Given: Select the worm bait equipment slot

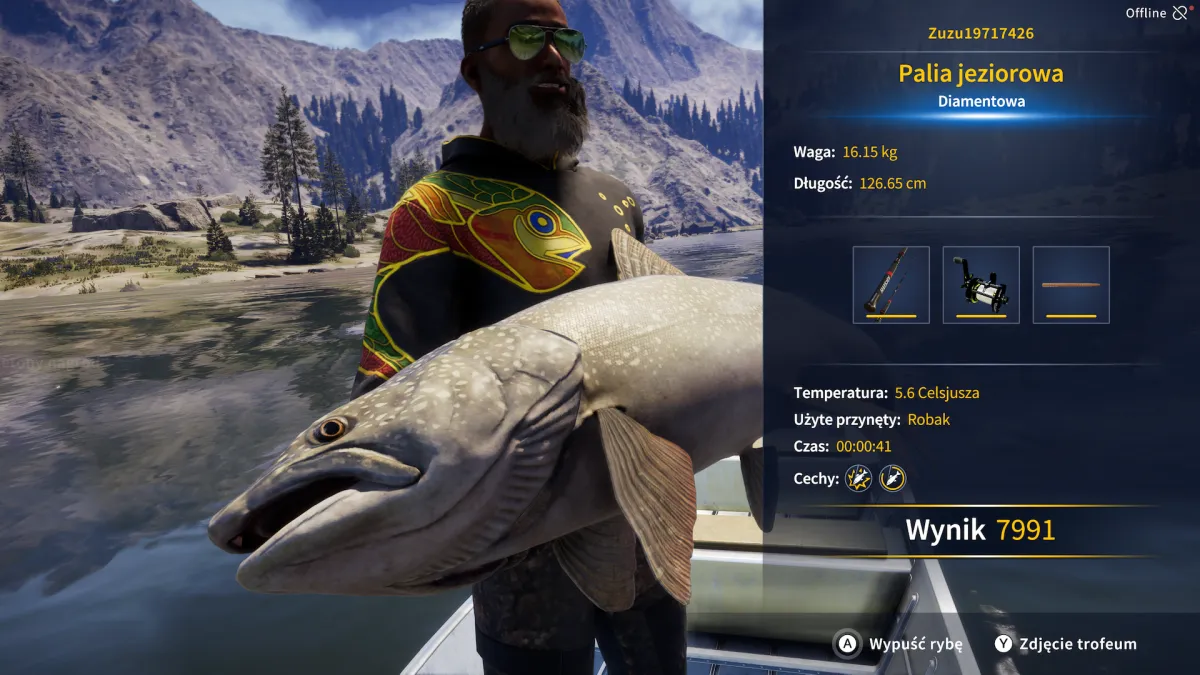Looking at the screenshot, I should click(1071, 285).
